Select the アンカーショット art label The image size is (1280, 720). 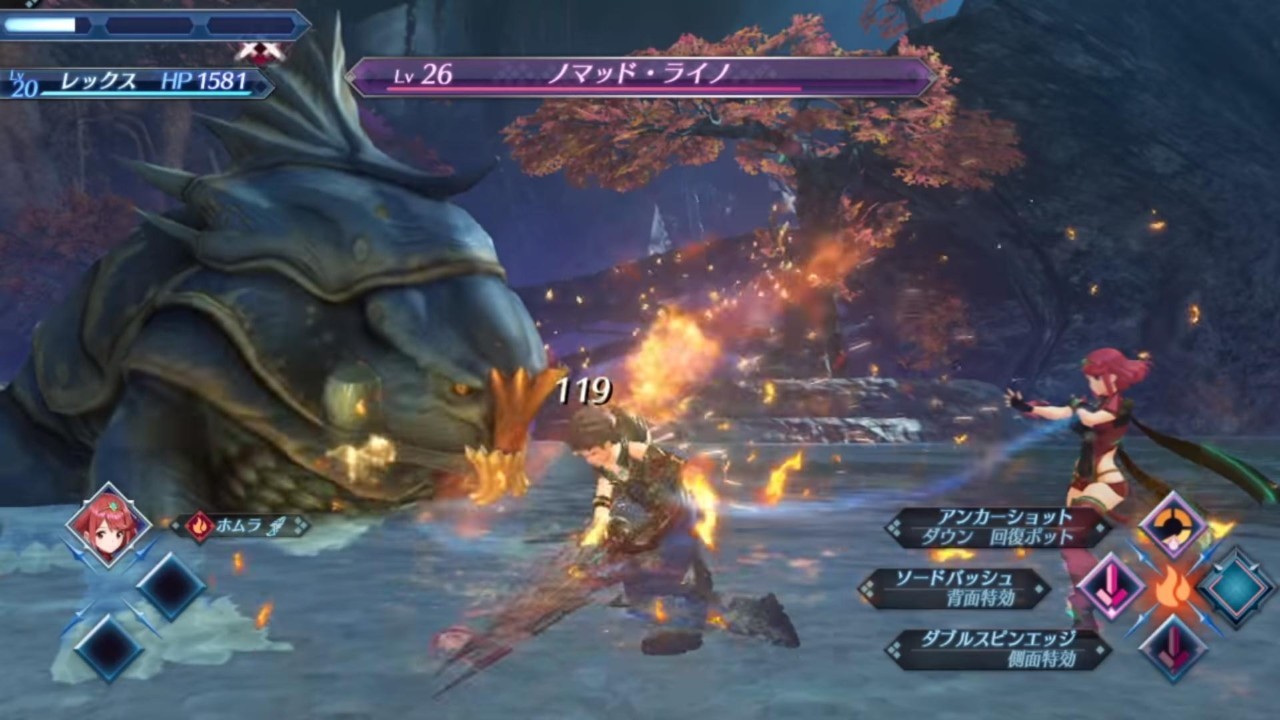(x=1001, y=527)
